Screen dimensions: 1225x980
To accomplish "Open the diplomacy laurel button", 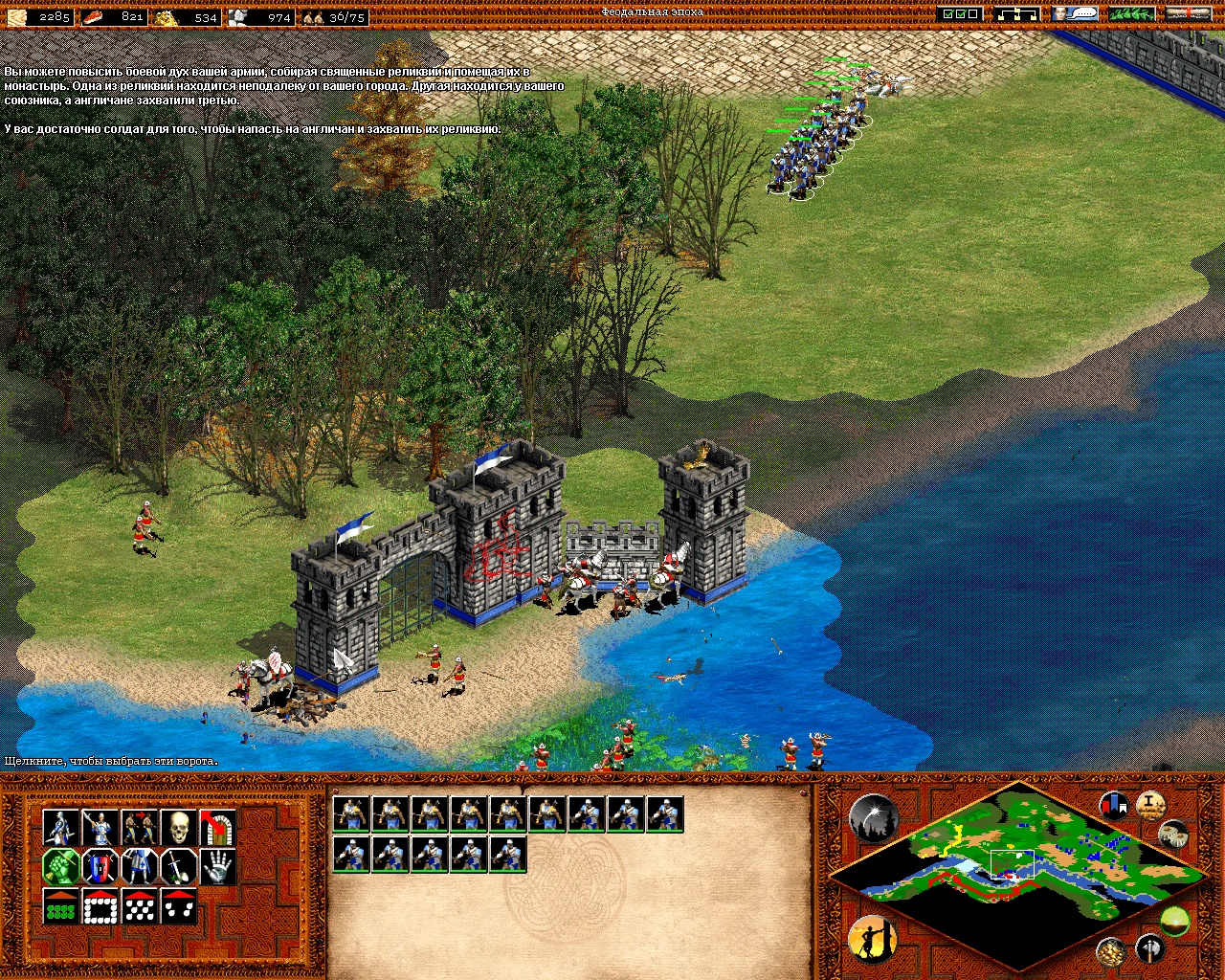I will point(1131,14).
